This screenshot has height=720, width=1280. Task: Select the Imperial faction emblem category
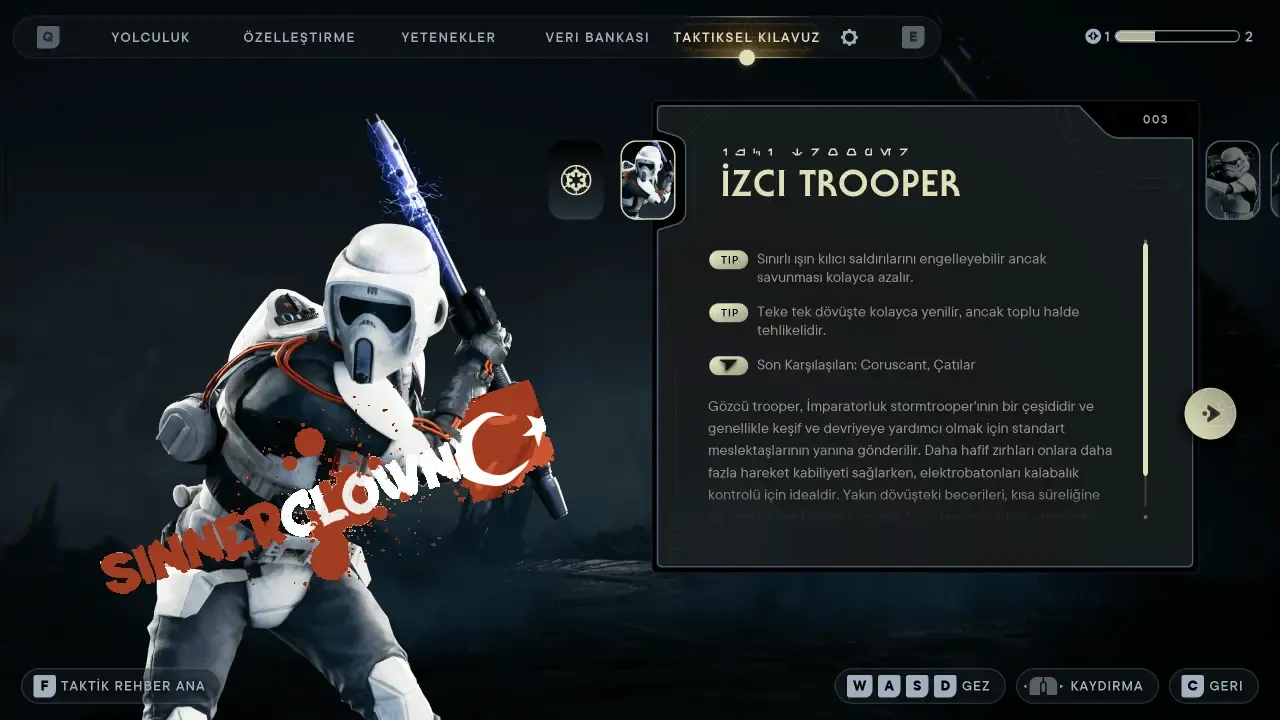click(576, 181)
